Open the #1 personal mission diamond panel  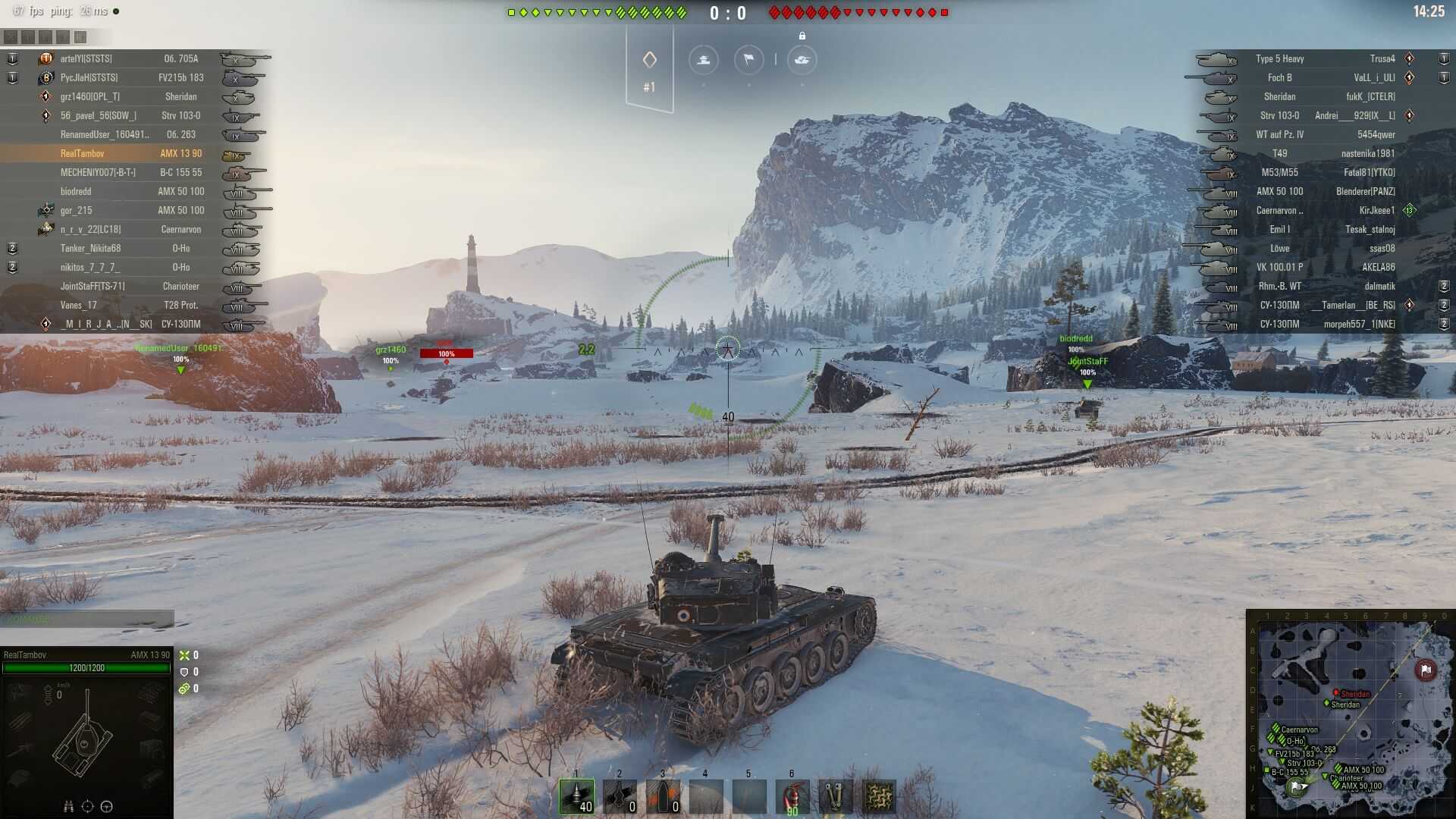tap(649, 68)
